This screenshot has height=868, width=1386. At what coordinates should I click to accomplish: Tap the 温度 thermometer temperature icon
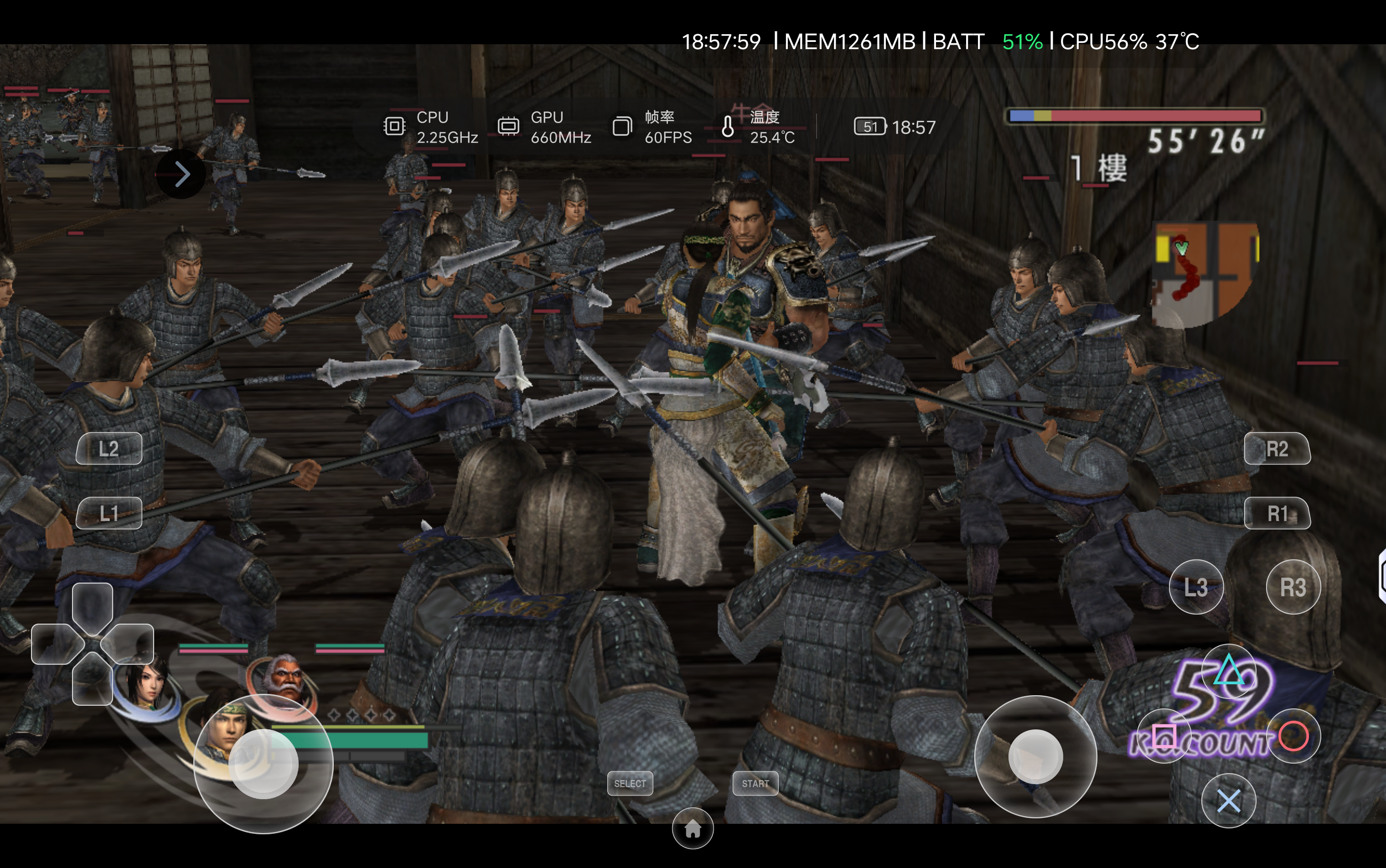(x=728, y=127)
